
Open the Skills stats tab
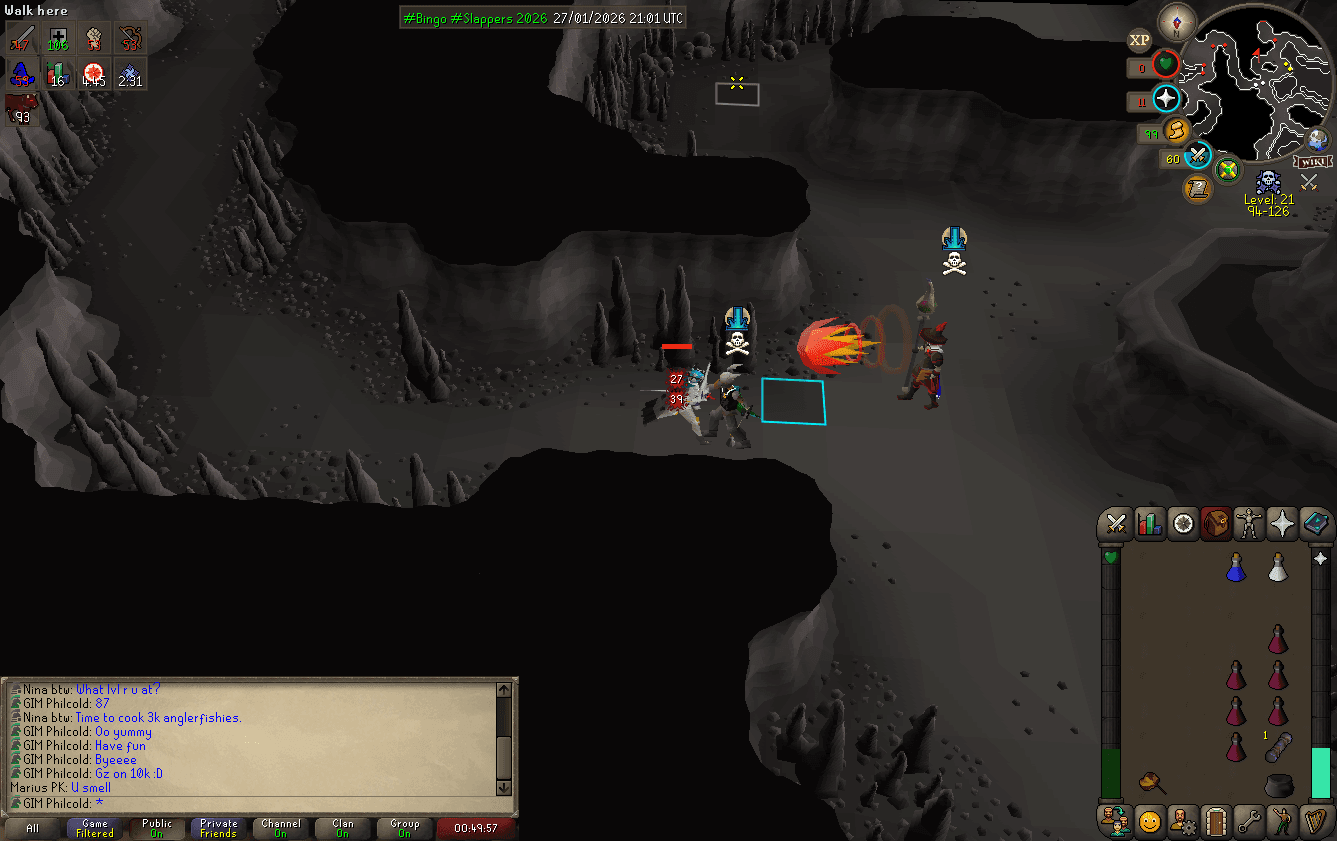pyautogui.click(x=1149, y=524)
